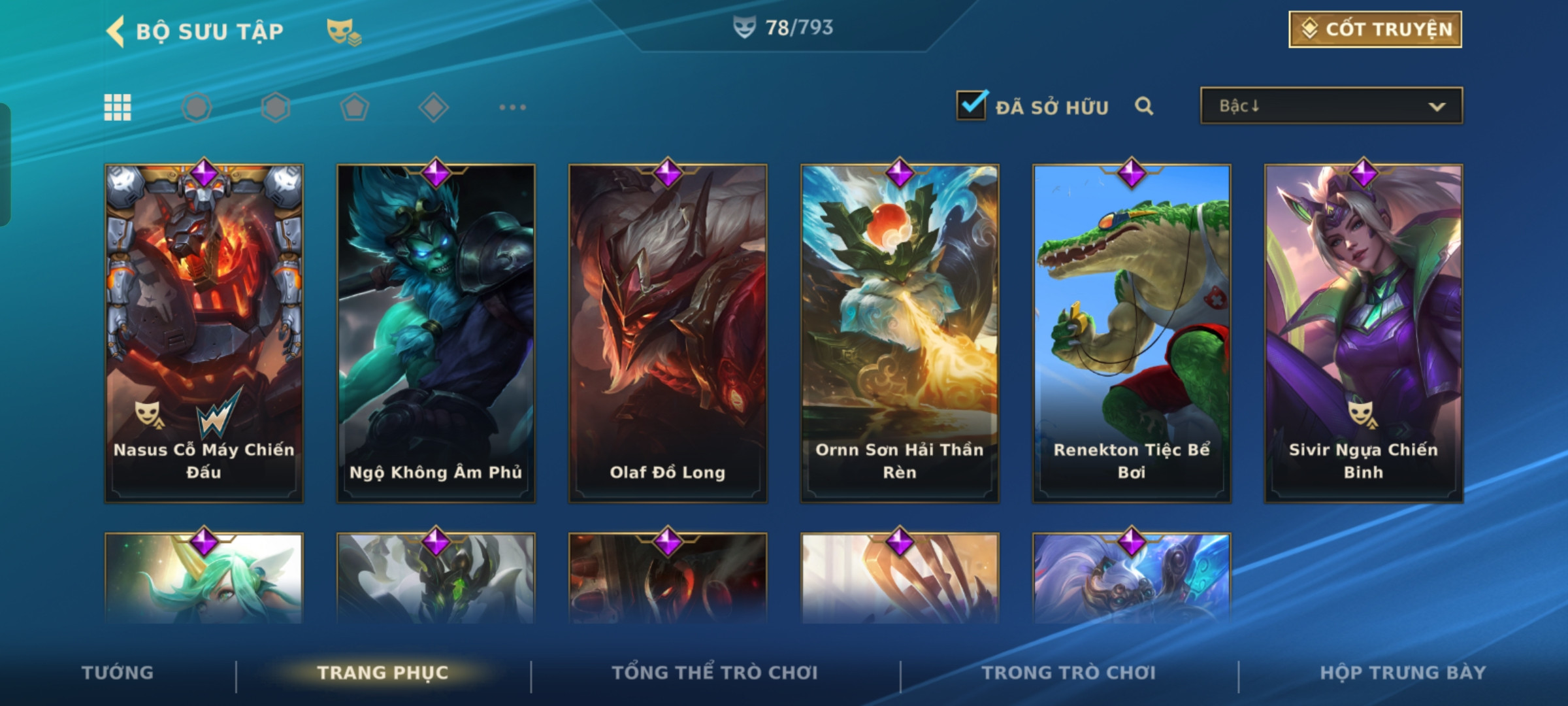Screen dimensions: 1568x706
Task: Switch to the Tướng tab
Action: tap(118, 673)
